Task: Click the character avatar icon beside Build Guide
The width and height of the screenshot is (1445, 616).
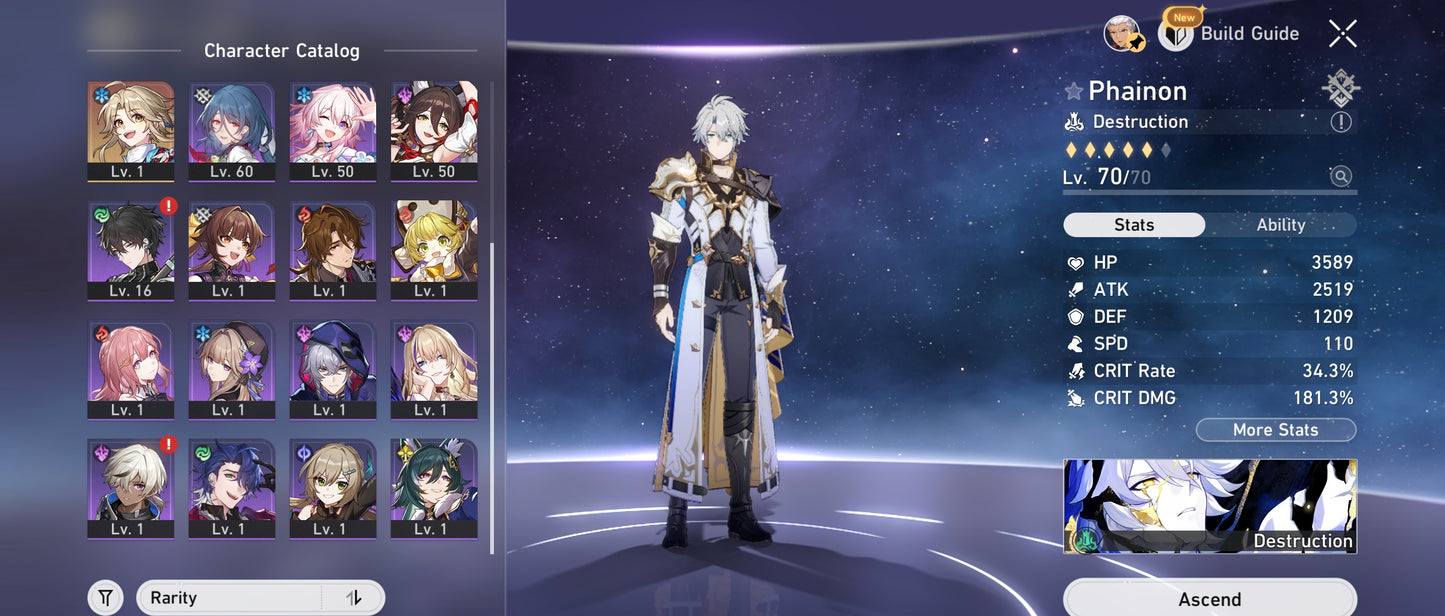Action: (1124, 34)
